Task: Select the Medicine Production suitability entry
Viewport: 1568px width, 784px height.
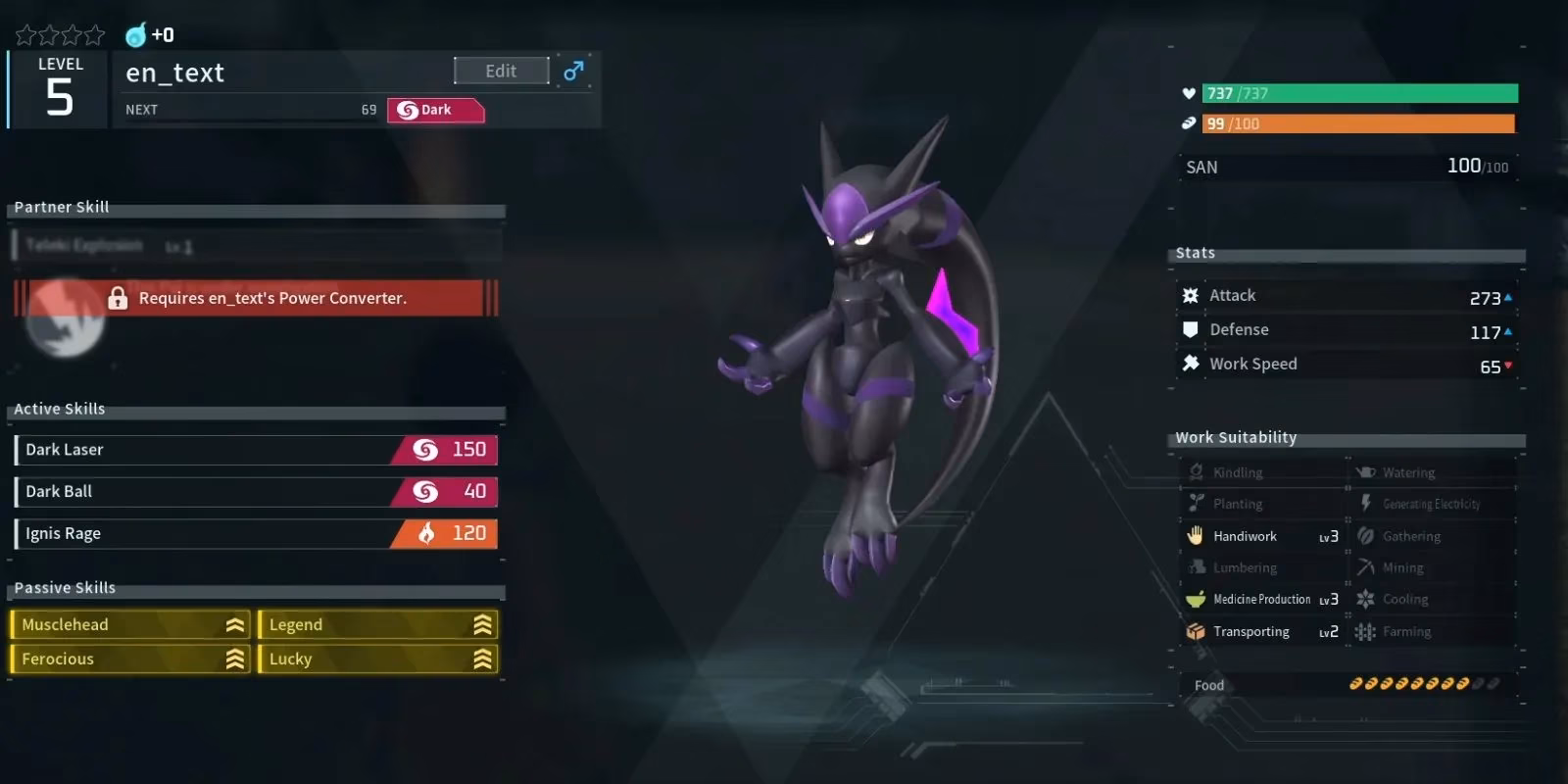Action: click(1261, 600)
